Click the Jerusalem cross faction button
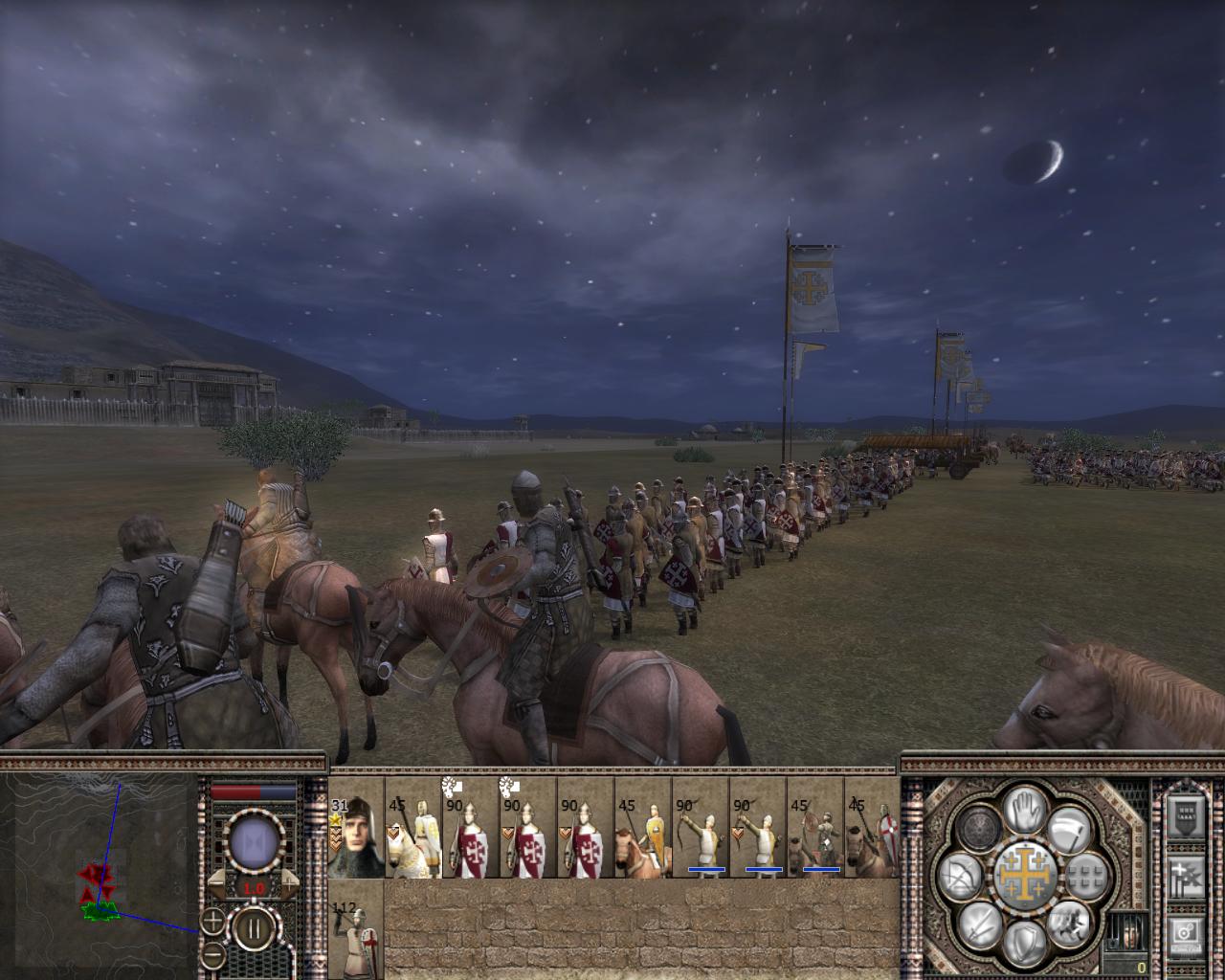Image resolution: width=1225 pixels, height=980 pixels. pyautogui.click(x=1025, y=876)
